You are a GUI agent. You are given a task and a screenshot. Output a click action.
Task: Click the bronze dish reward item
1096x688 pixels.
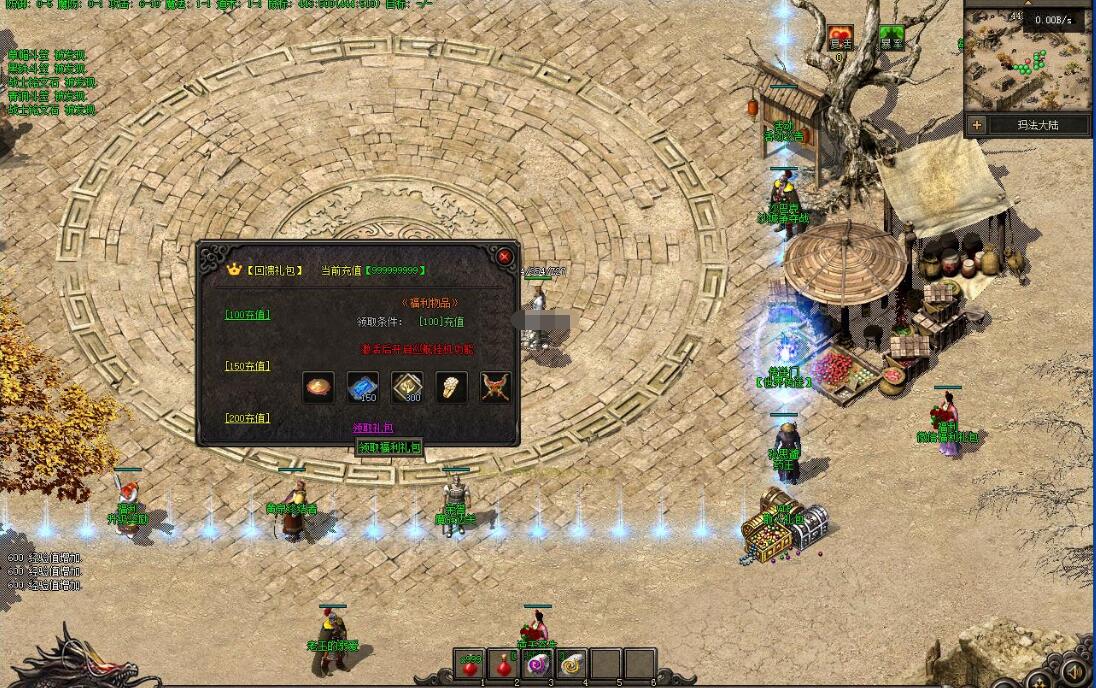pos(318,387)
